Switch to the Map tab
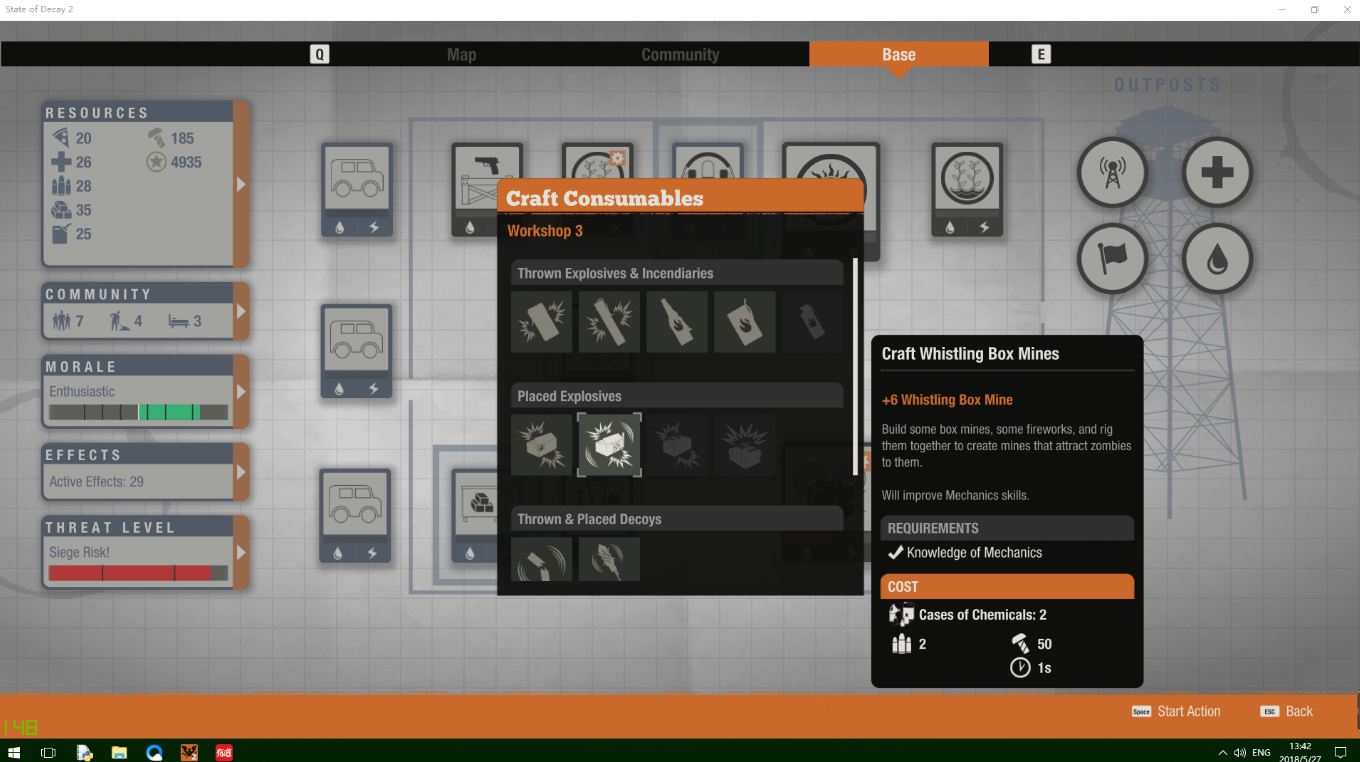 [x=461, y=55]
